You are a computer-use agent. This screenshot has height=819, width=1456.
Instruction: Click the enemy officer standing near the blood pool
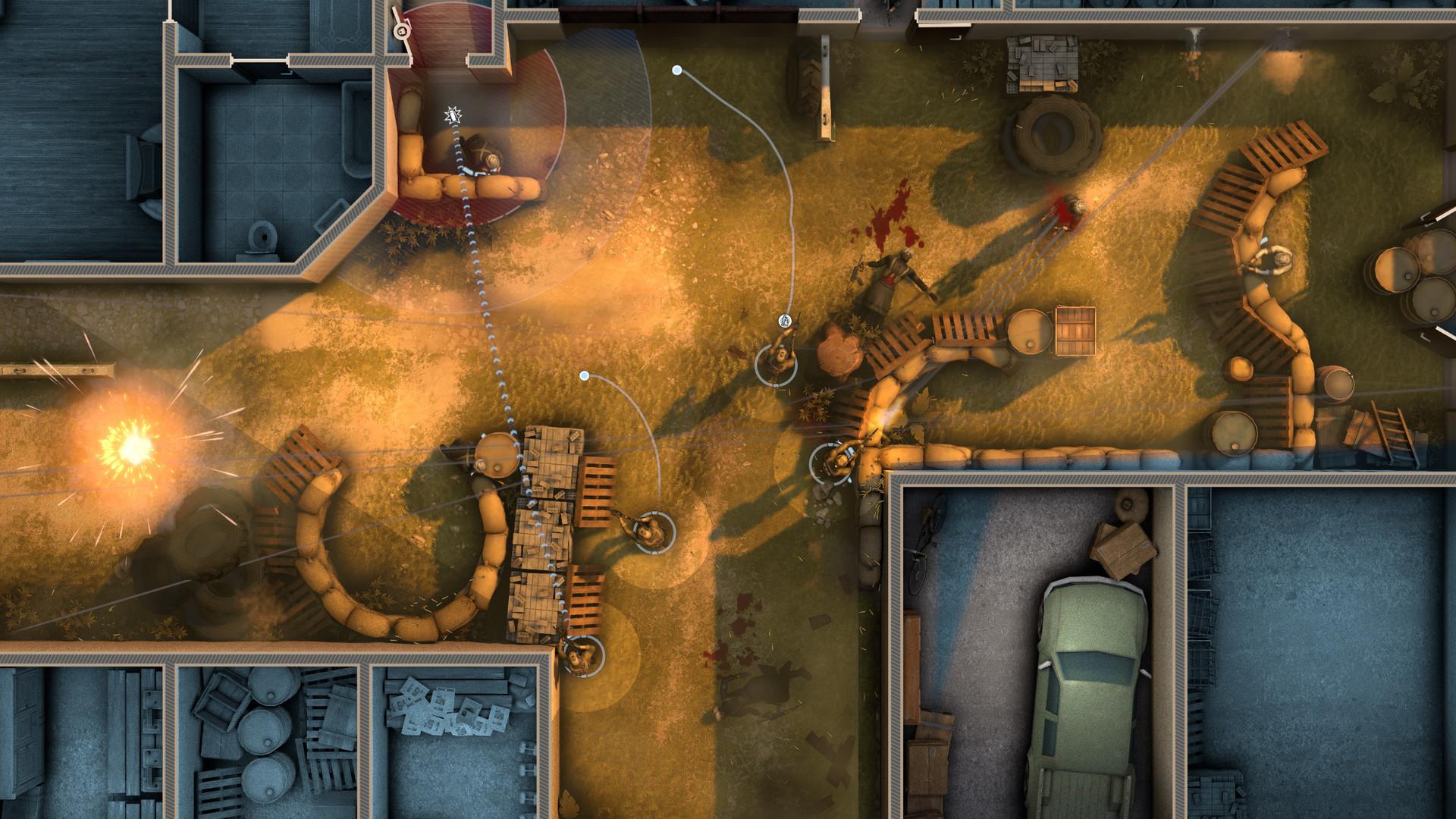click(891, 281)
